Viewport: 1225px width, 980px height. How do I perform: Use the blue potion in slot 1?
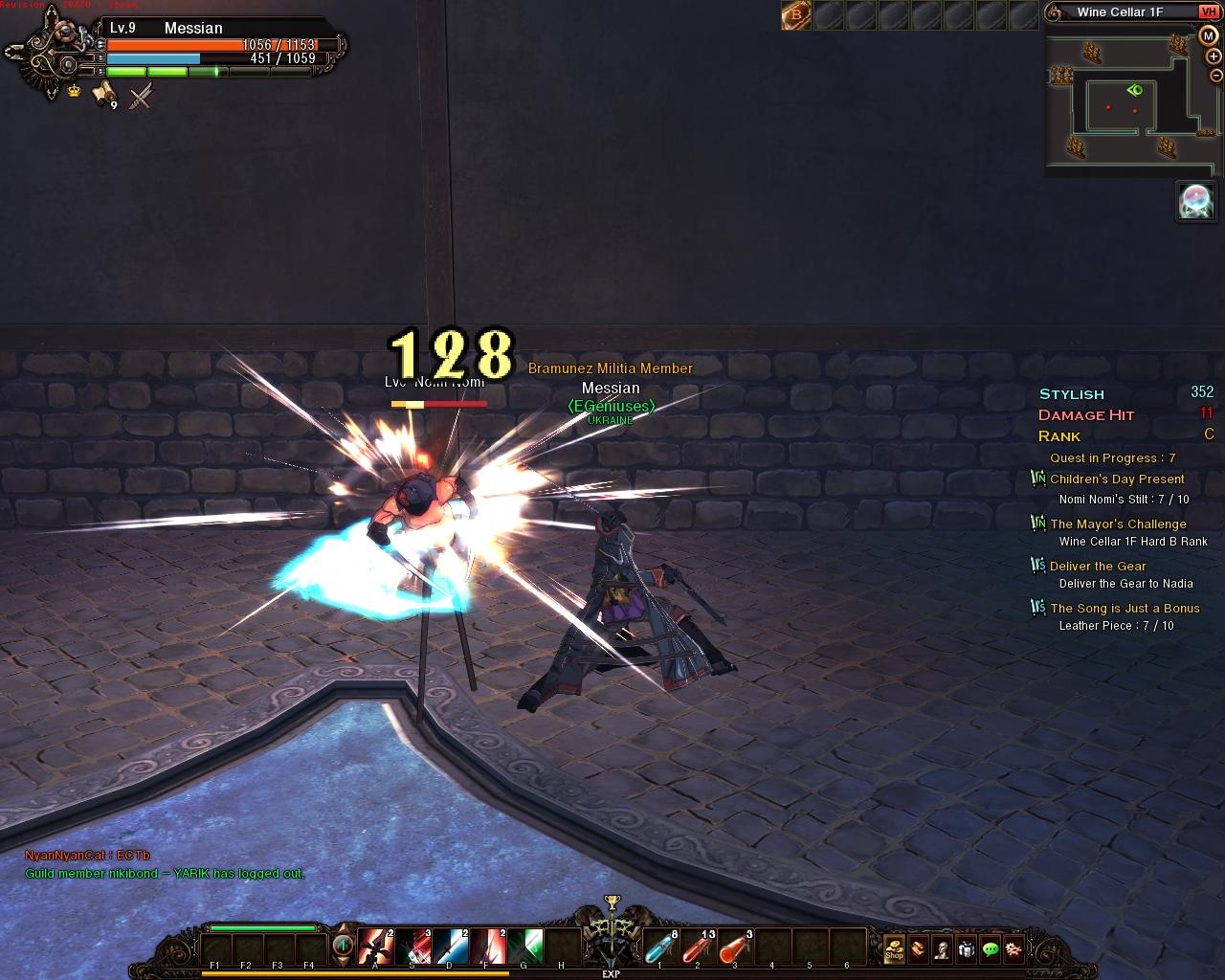pos(660,947)
